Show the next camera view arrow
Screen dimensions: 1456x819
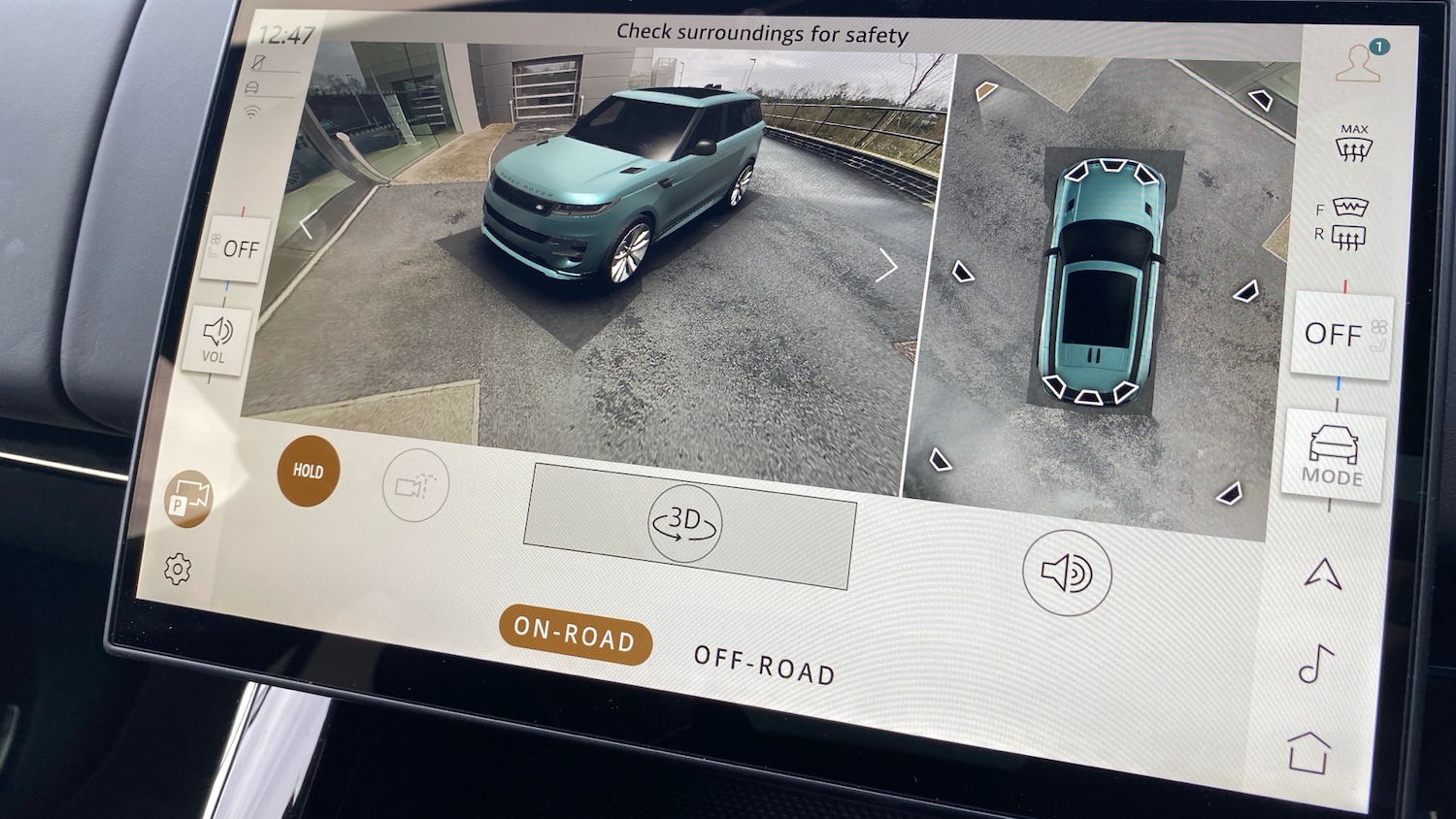coord(885,265)
